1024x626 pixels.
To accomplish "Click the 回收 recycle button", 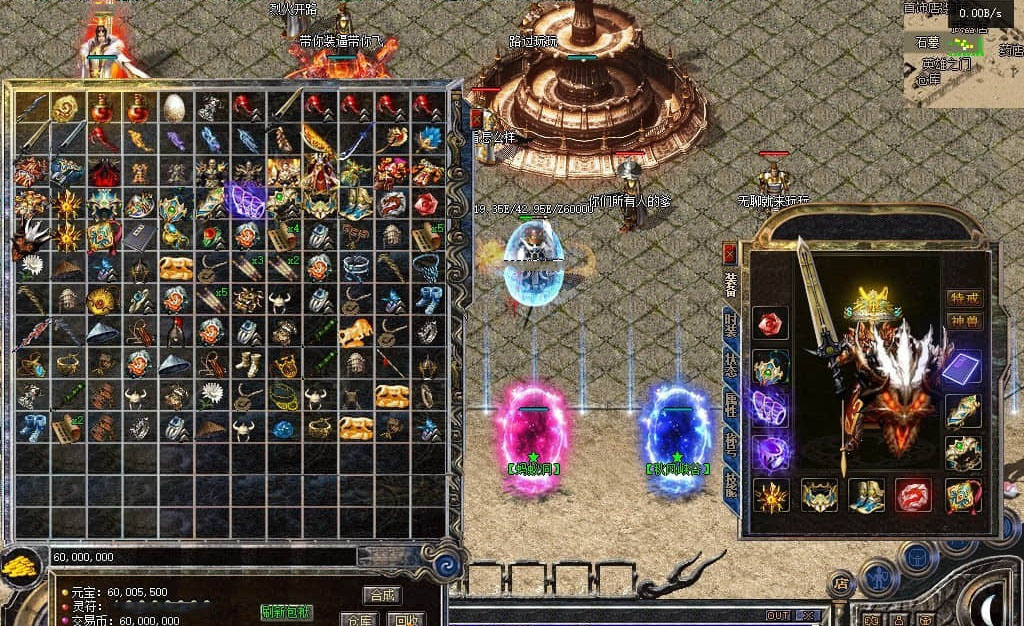I will tap(407, 619).
